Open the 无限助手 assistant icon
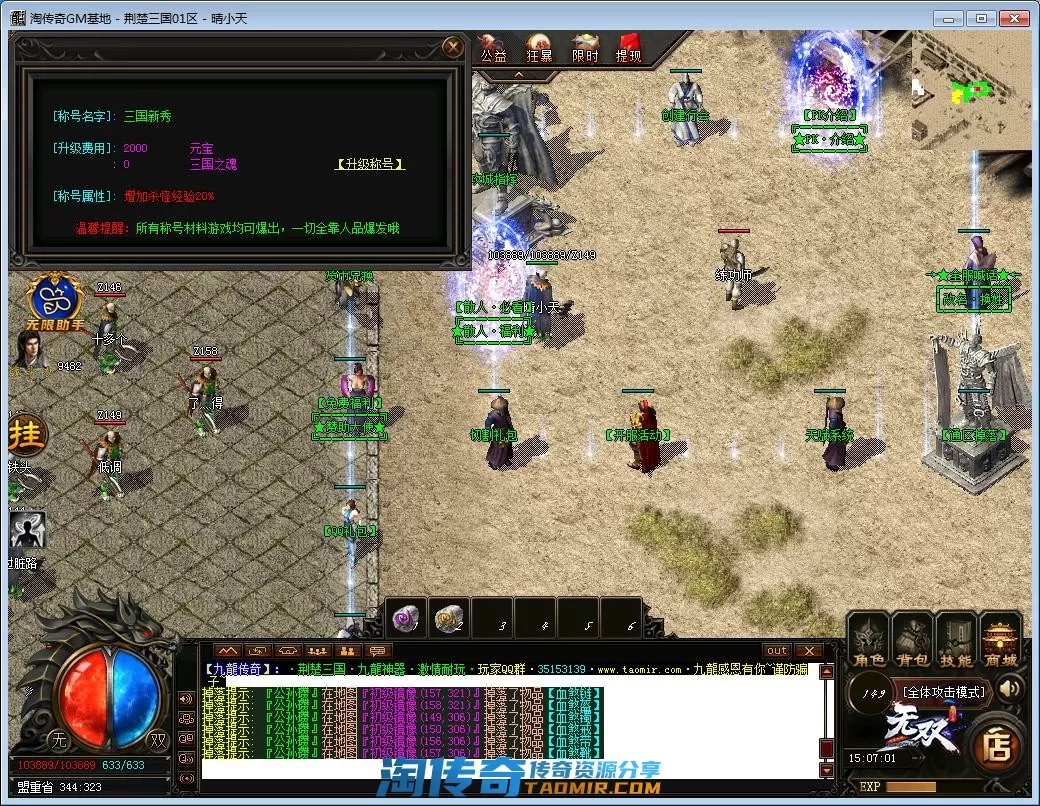Viewport: 1040px width, 806px height. (x=56, y=301)
